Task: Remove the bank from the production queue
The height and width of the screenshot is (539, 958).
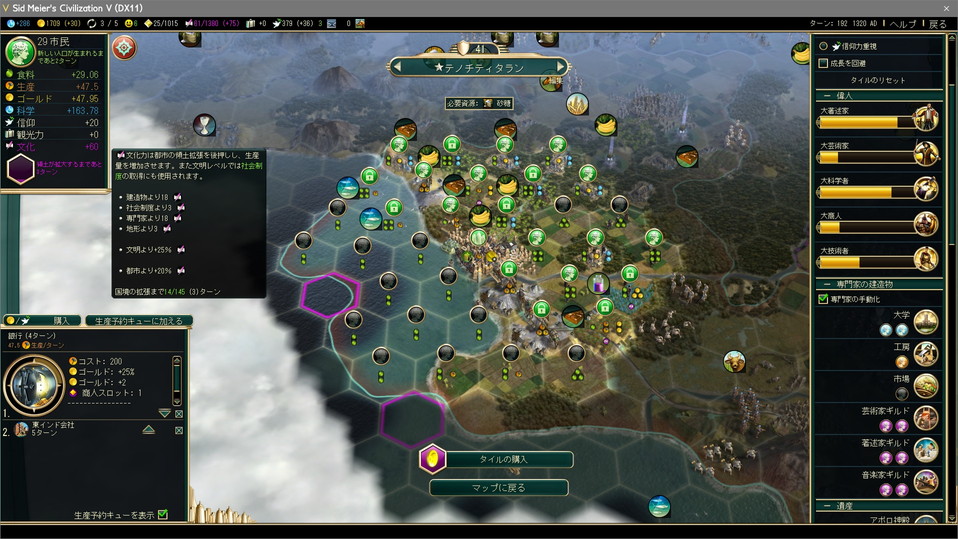Action: click(179, 413)
